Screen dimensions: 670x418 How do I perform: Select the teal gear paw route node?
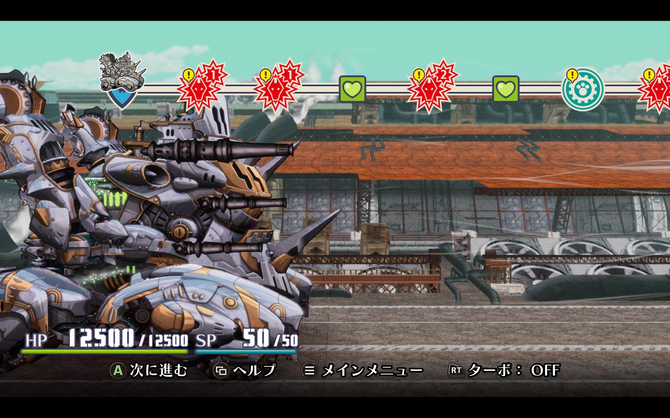pos(582,88)
